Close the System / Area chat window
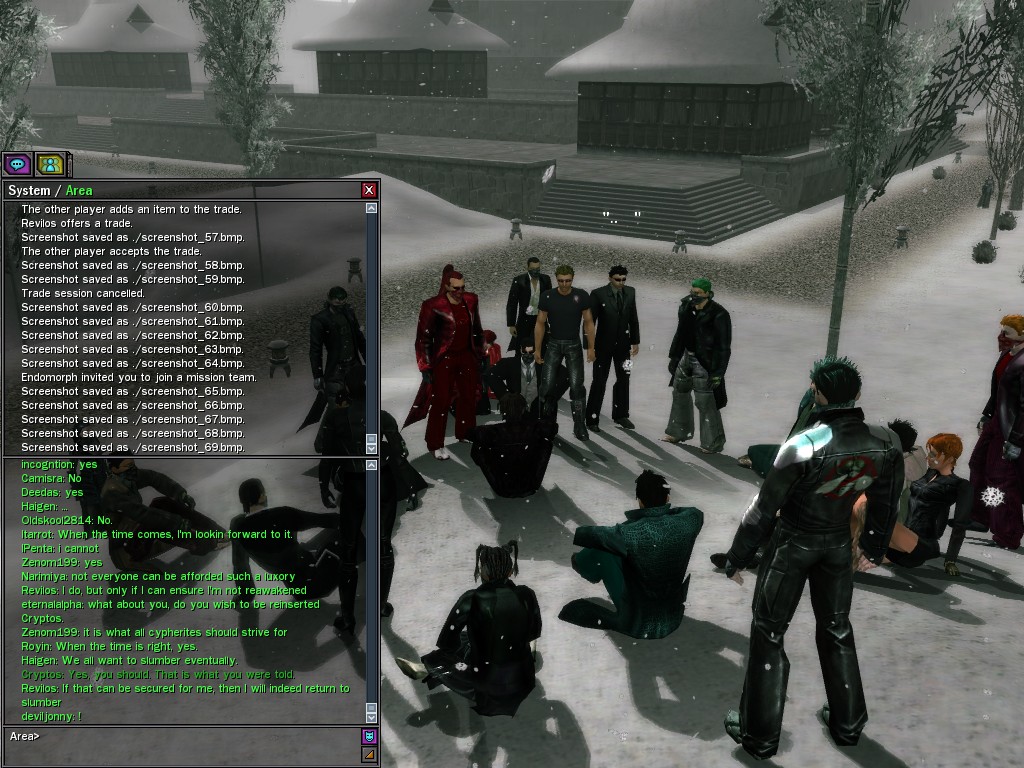The image size is (1024, 768). point(369,190)
